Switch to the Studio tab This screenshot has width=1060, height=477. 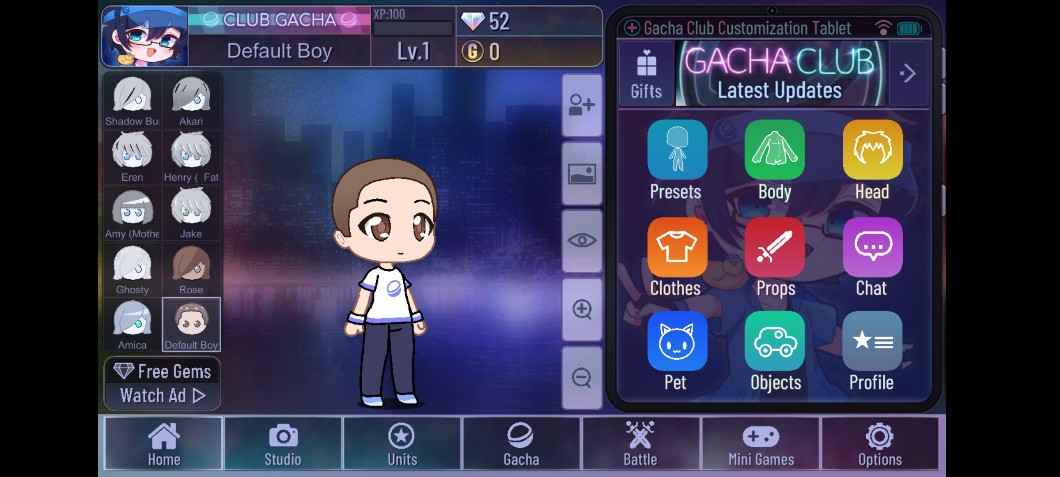[x=283, y=444]
